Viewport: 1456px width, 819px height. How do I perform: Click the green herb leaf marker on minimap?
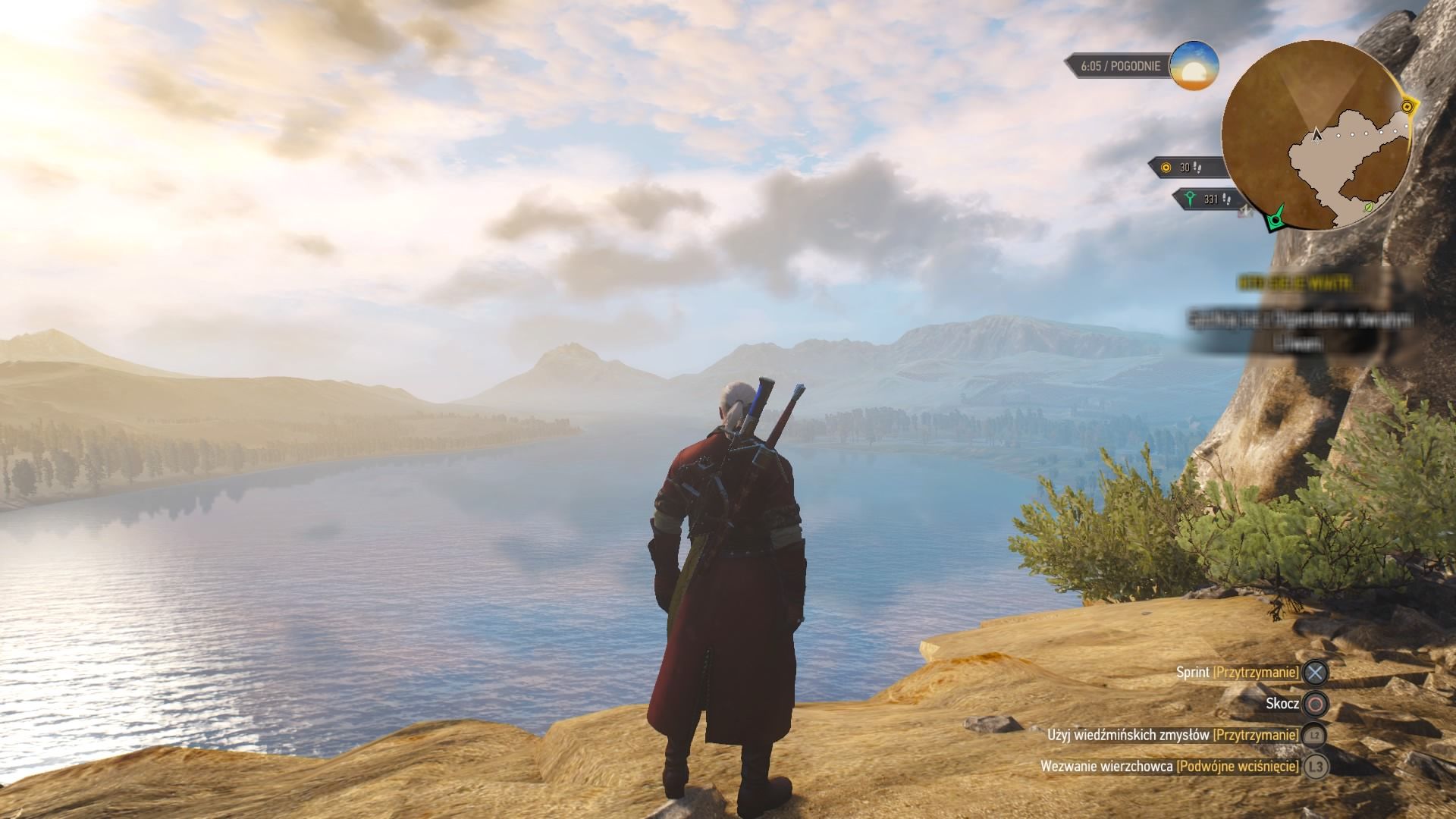point(1369,206)
